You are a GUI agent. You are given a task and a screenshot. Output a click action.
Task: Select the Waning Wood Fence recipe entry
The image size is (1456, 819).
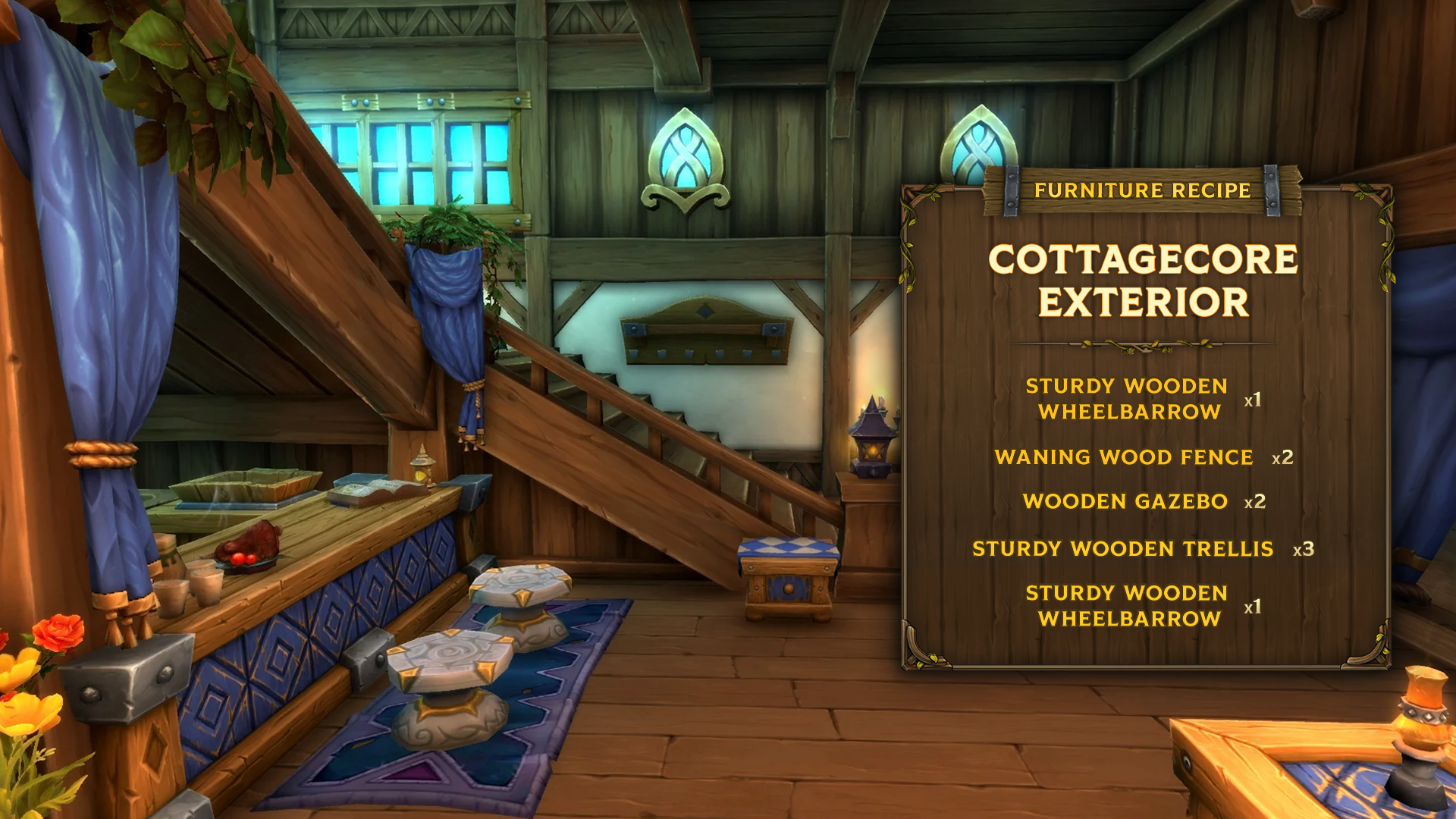click(1124, 457)
